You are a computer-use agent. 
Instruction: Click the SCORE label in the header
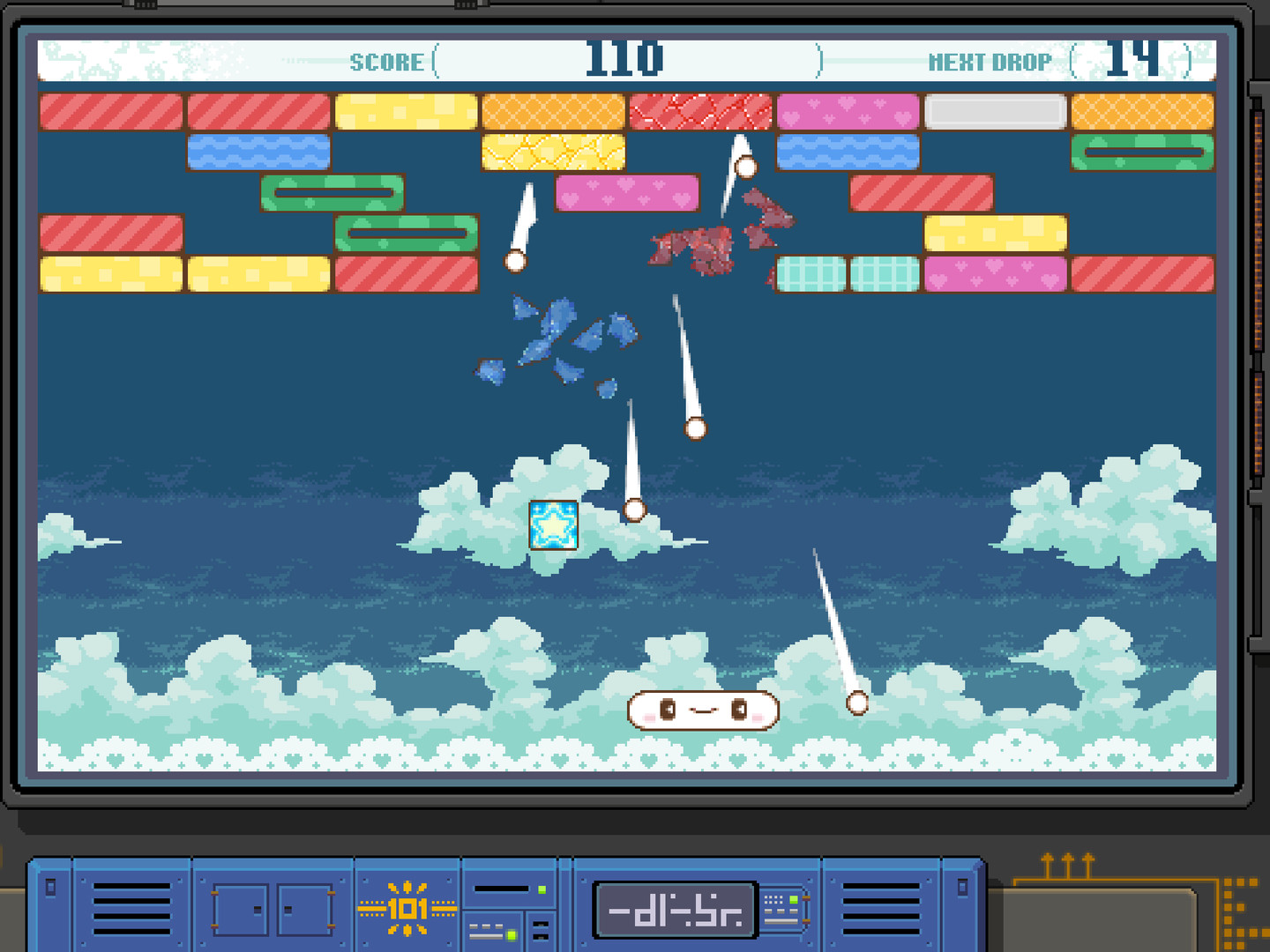(386, 62)
